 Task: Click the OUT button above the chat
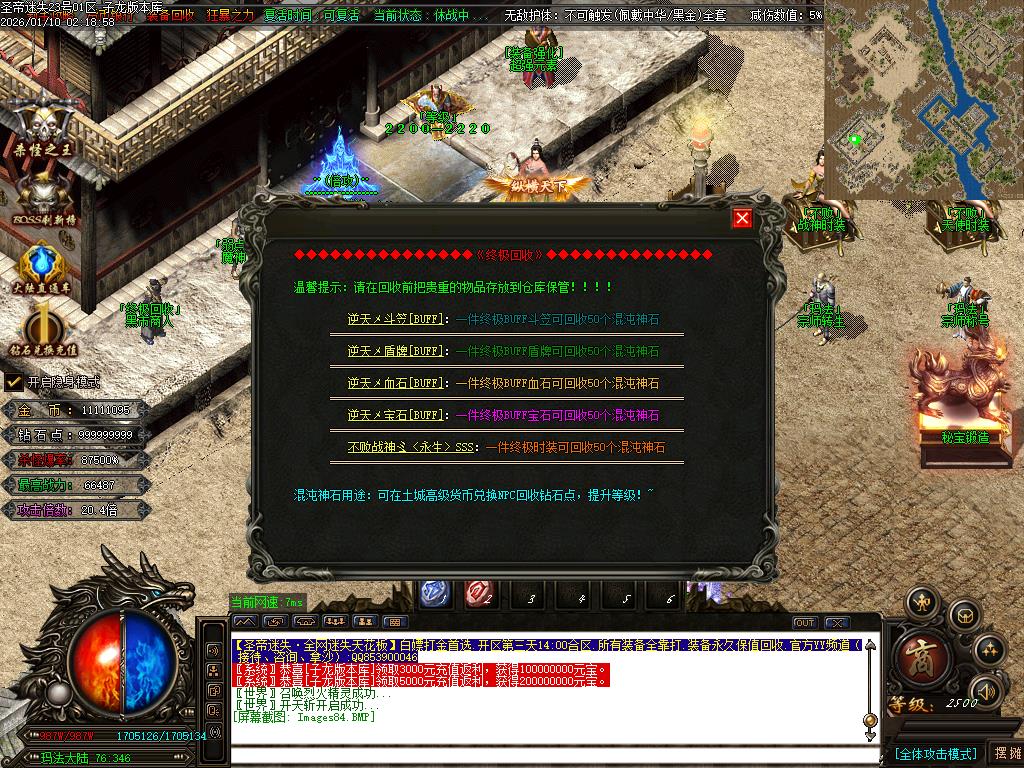point(805,623)
